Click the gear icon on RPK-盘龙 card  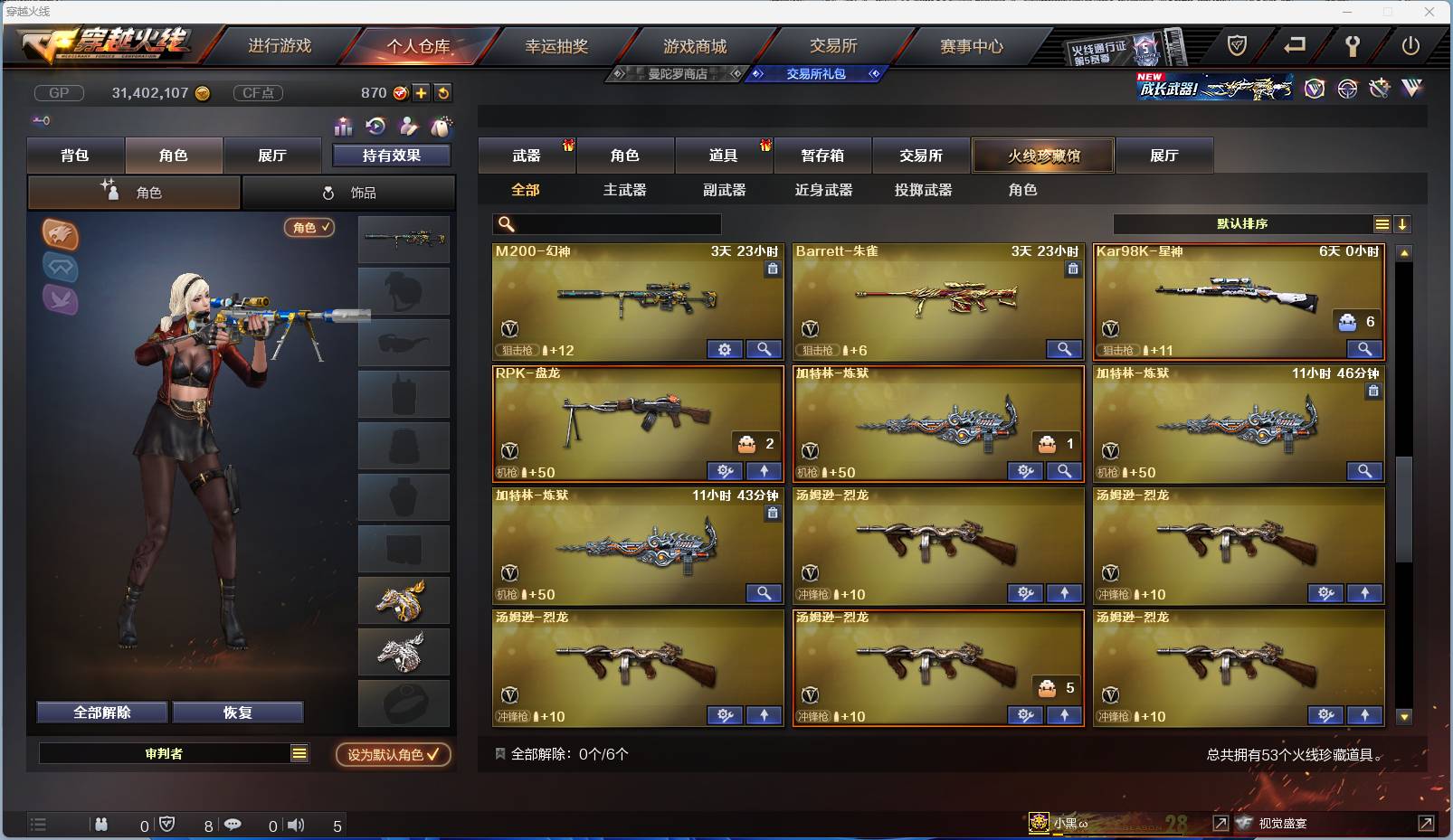coord(723,471)
